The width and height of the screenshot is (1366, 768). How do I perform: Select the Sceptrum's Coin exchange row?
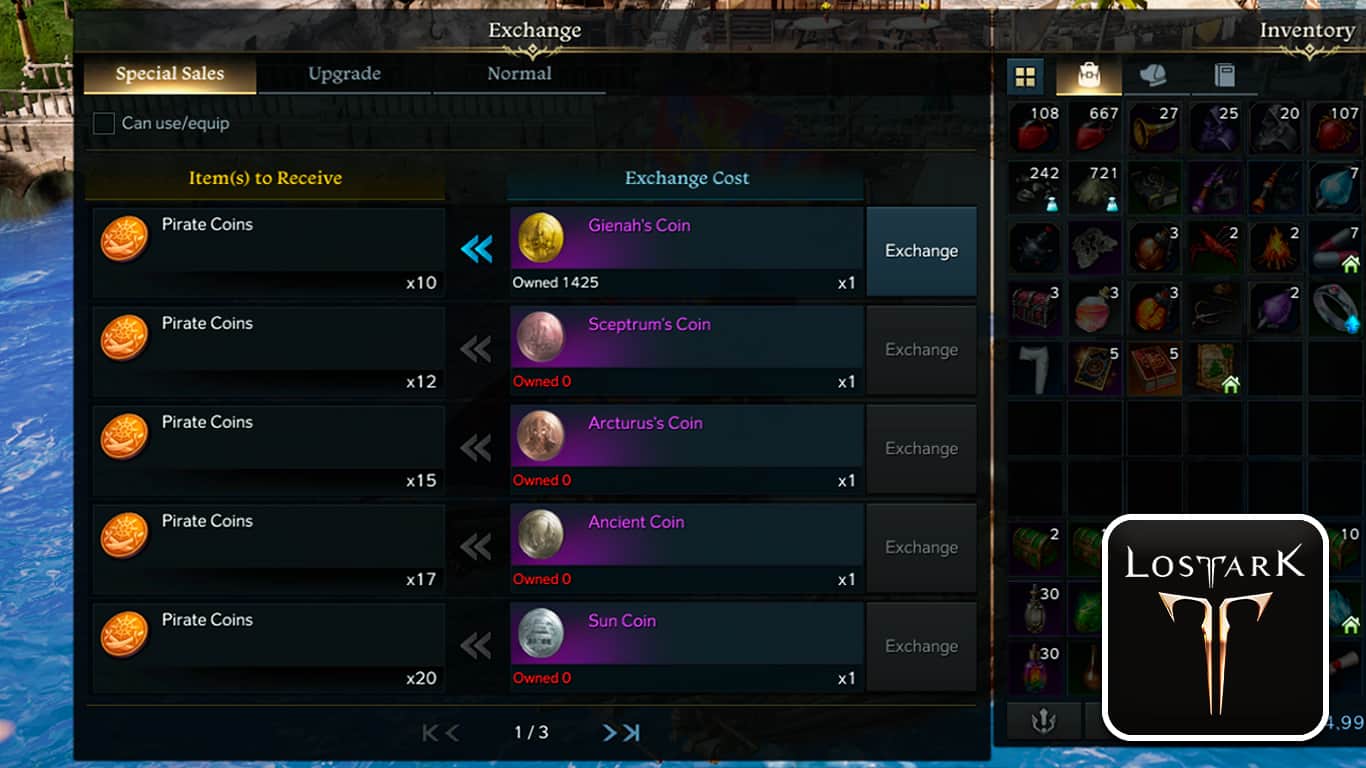pyautogui.click(x=686, y=349)
